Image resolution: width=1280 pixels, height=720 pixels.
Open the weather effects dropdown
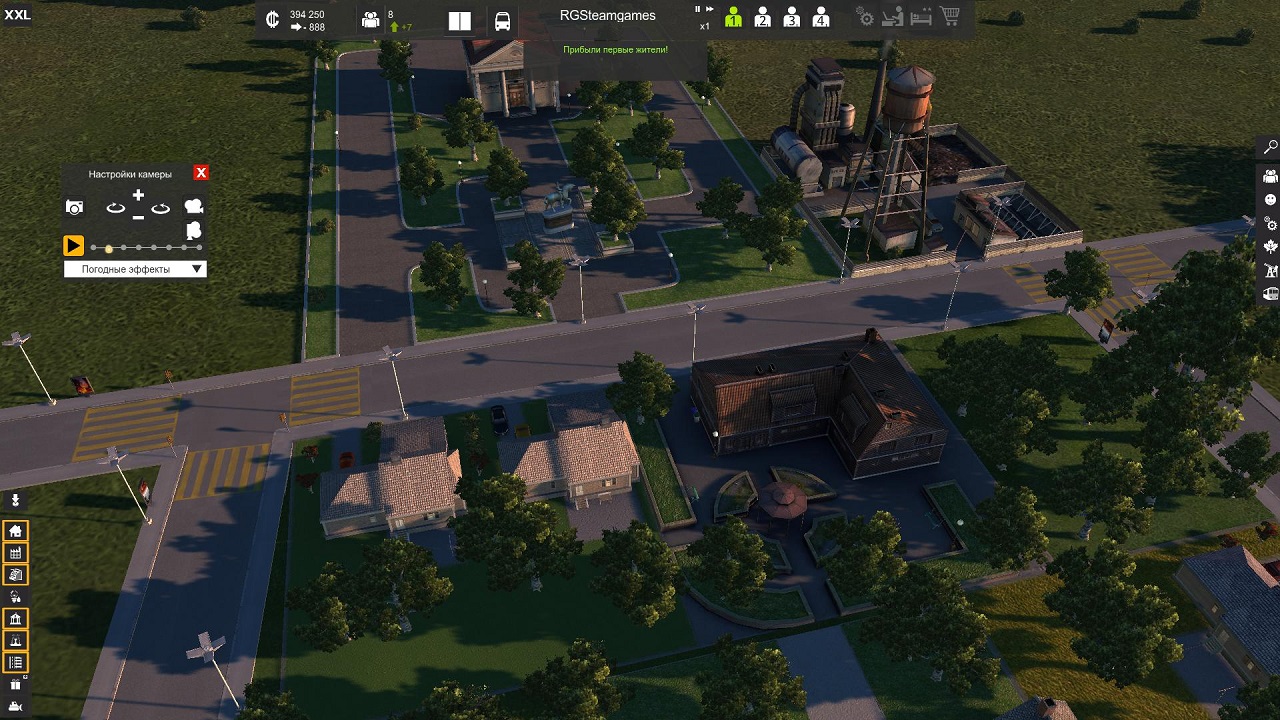(135, 269)
